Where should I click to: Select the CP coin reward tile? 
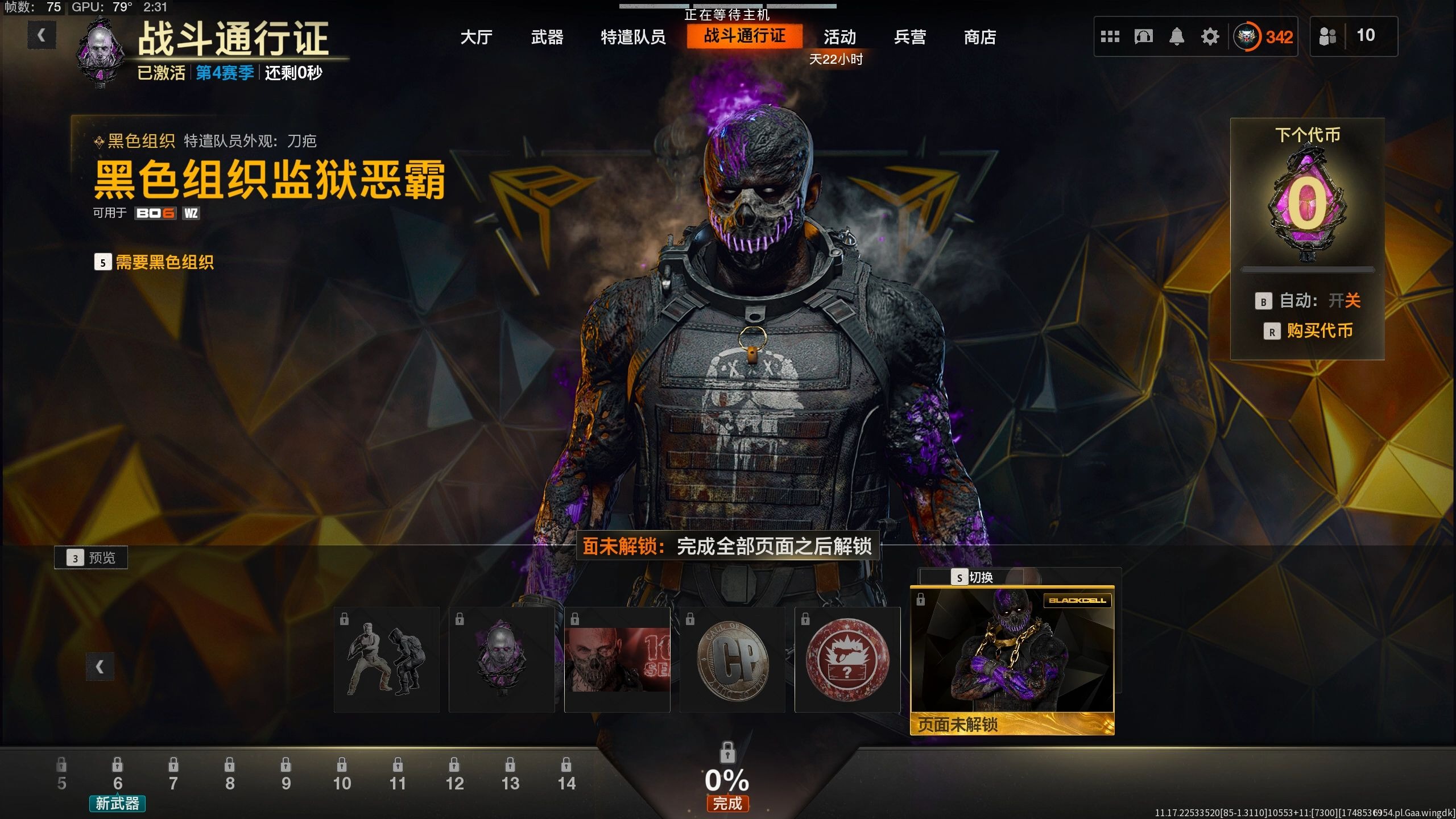point(733,660)
